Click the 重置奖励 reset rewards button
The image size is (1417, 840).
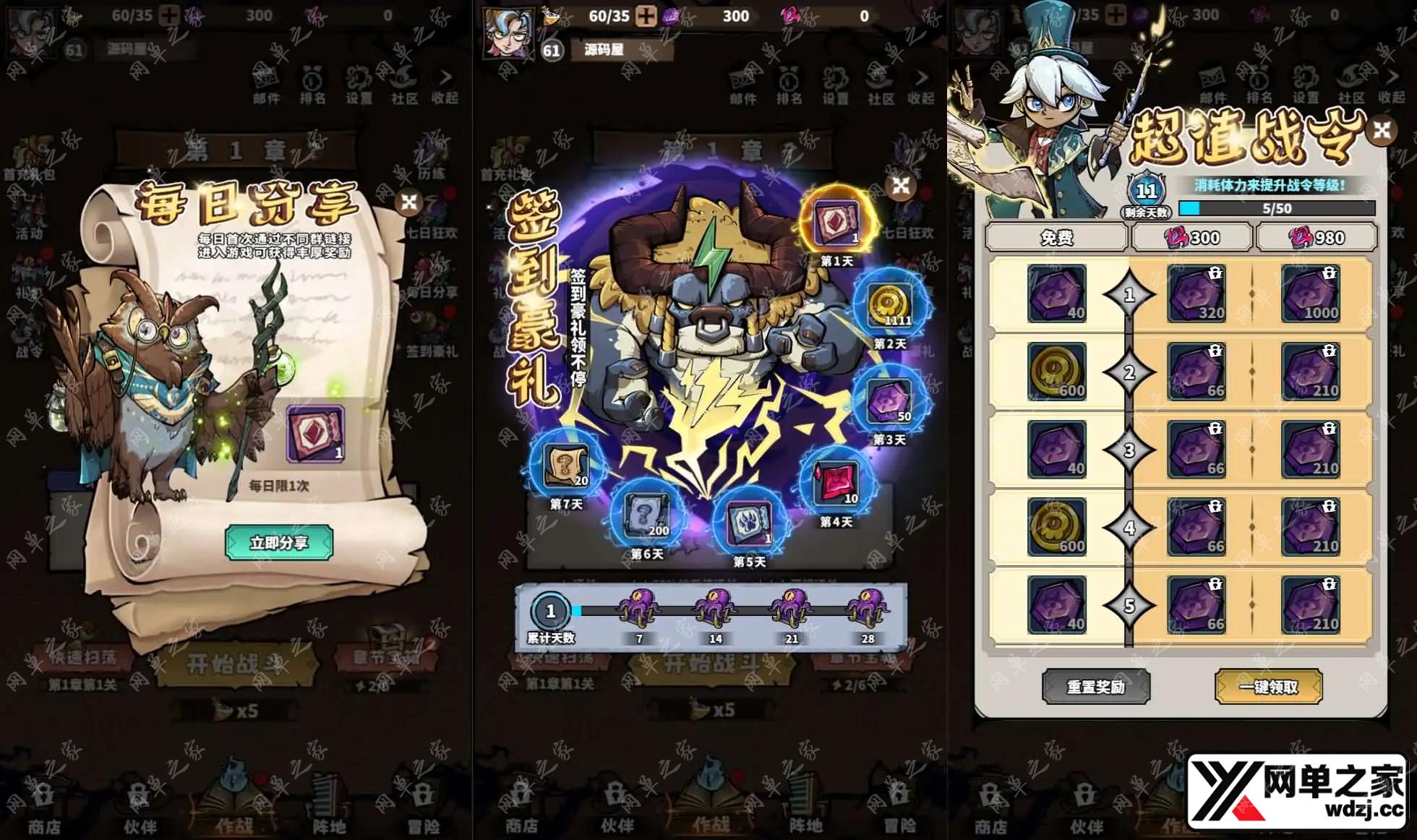[x=1096, y=687]
